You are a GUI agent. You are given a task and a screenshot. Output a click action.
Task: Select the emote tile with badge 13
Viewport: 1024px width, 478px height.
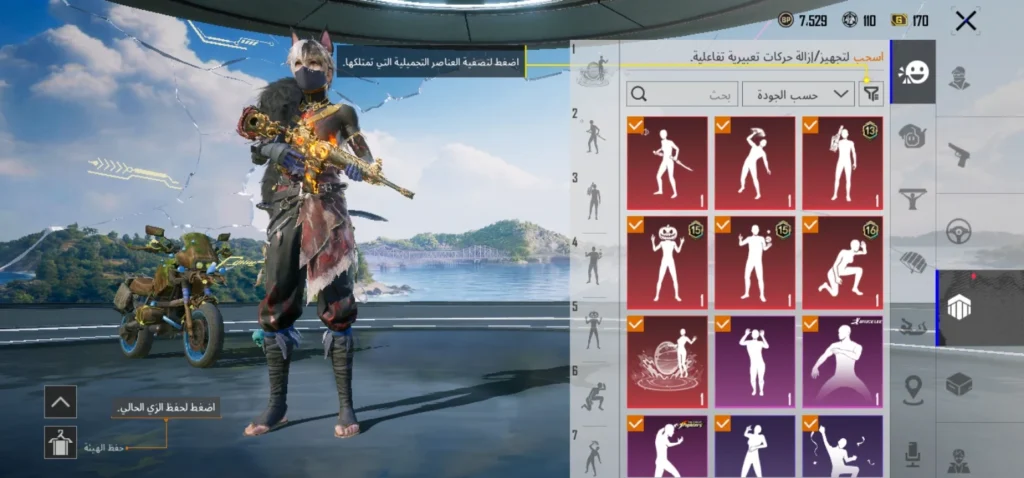(x=842, y=163)
